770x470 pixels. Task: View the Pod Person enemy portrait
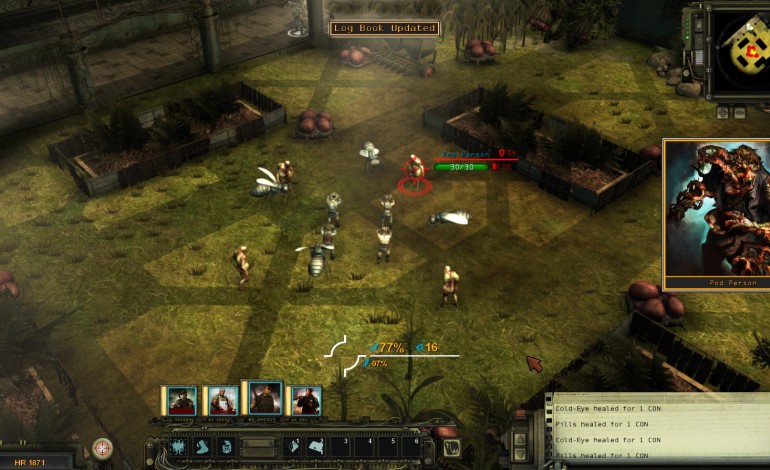coord(716,209)
